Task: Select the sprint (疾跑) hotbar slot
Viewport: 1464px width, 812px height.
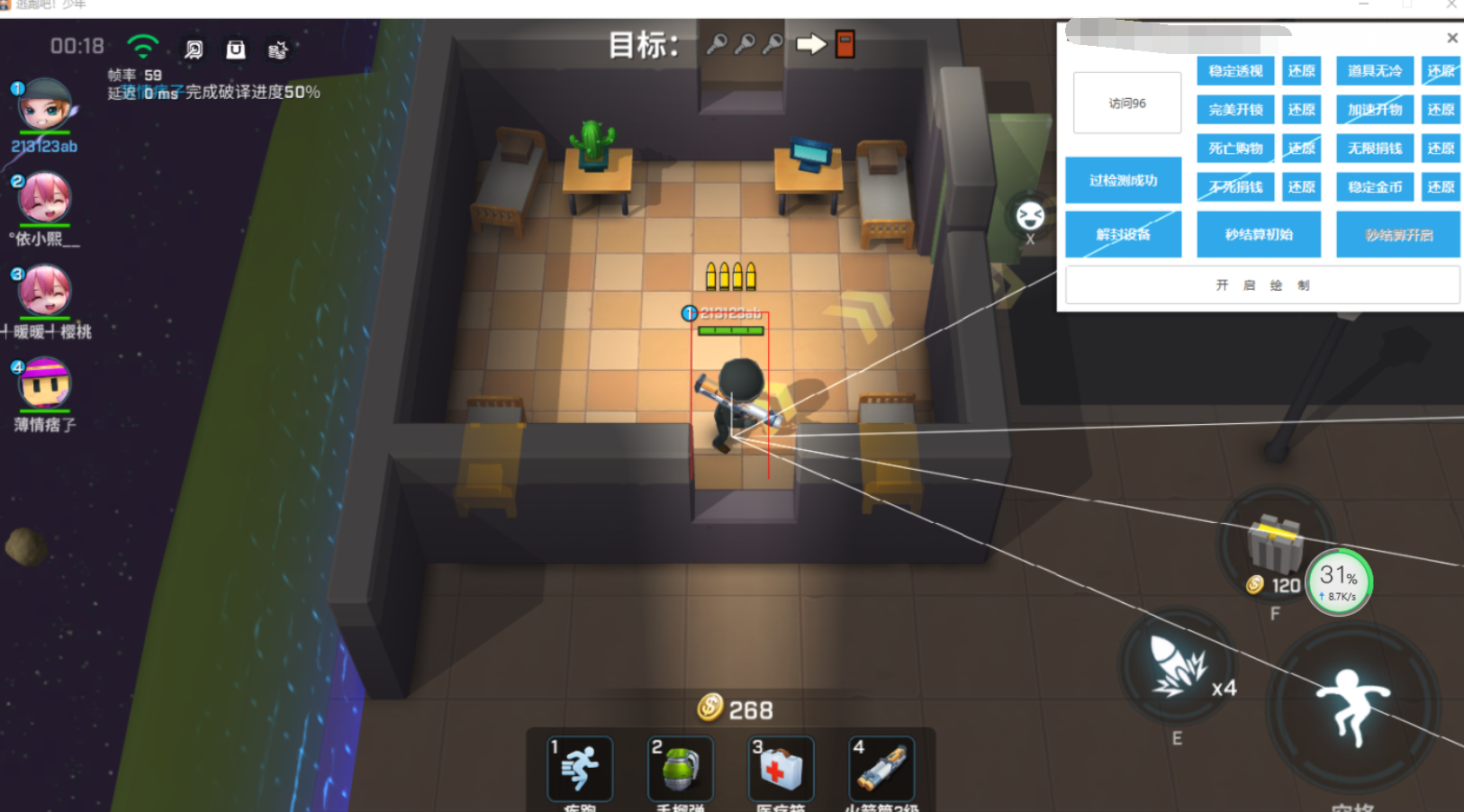Action: coord(580,768)
